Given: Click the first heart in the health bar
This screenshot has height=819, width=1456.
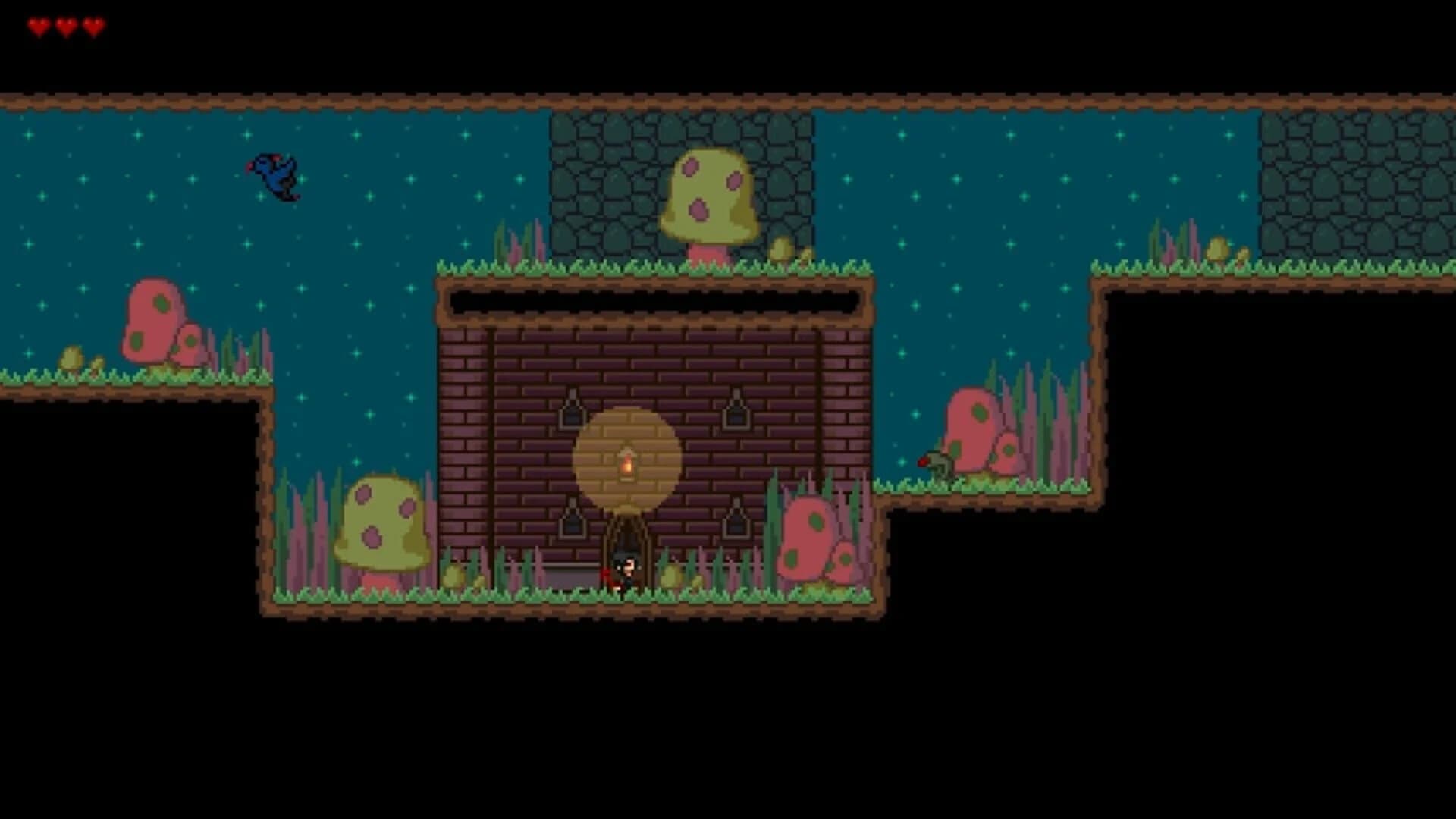Looking at the screenshot, I should [38, 23].
